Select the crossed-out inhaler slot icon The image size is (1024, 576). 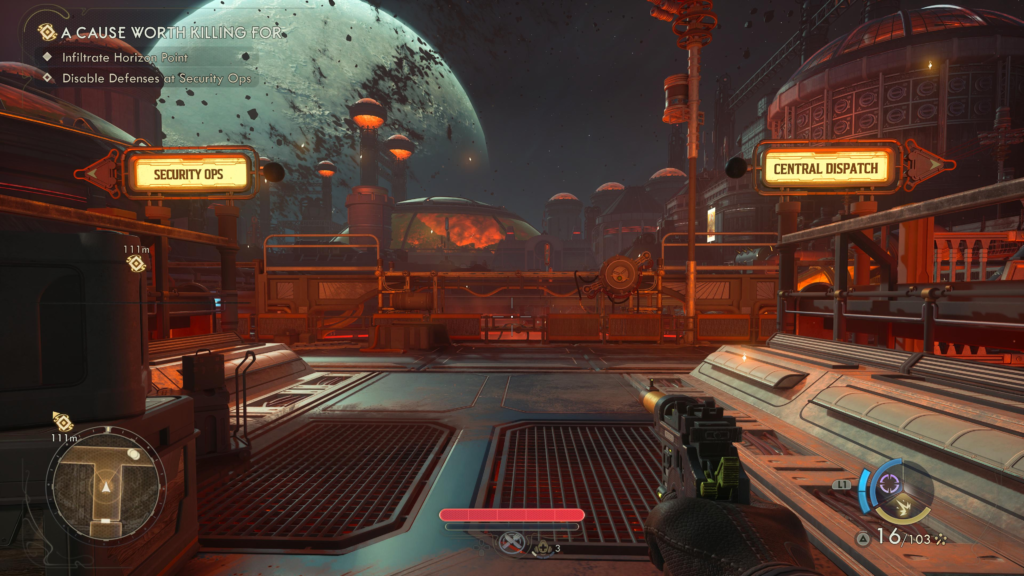click(x=513, y=543)
